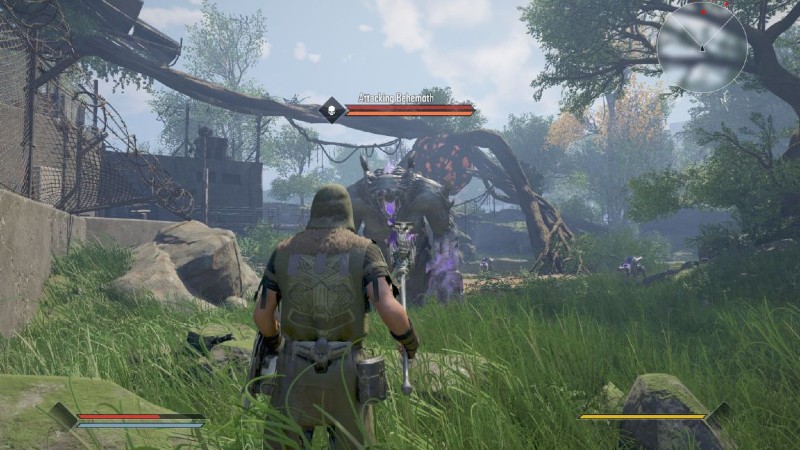The width and height of the screenshot is (800, 450).
Task: Click the diamond emblem beside the red health bar
Action: pos(64,416)
